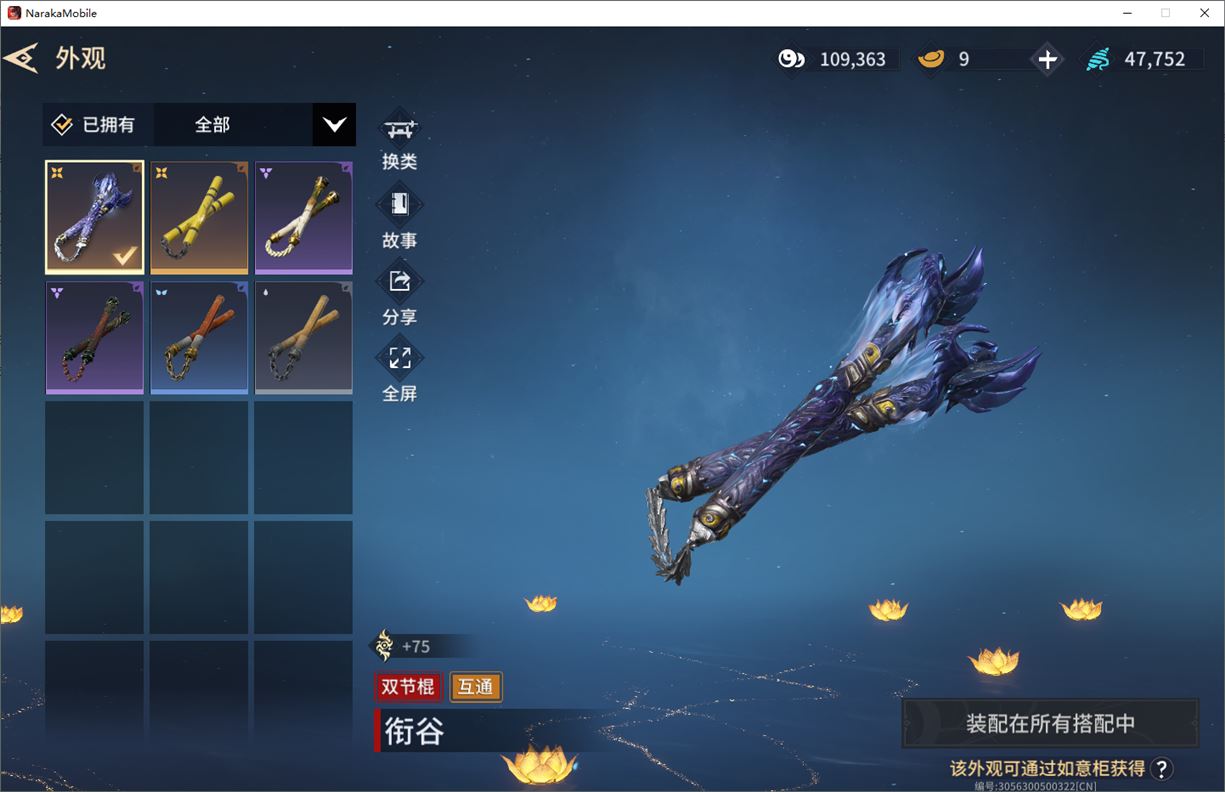Select the plain tan wooden nunchaku skin
The height and width of the screenshot is (792, 1225).
pyautogui.click(x=303, y=337)
